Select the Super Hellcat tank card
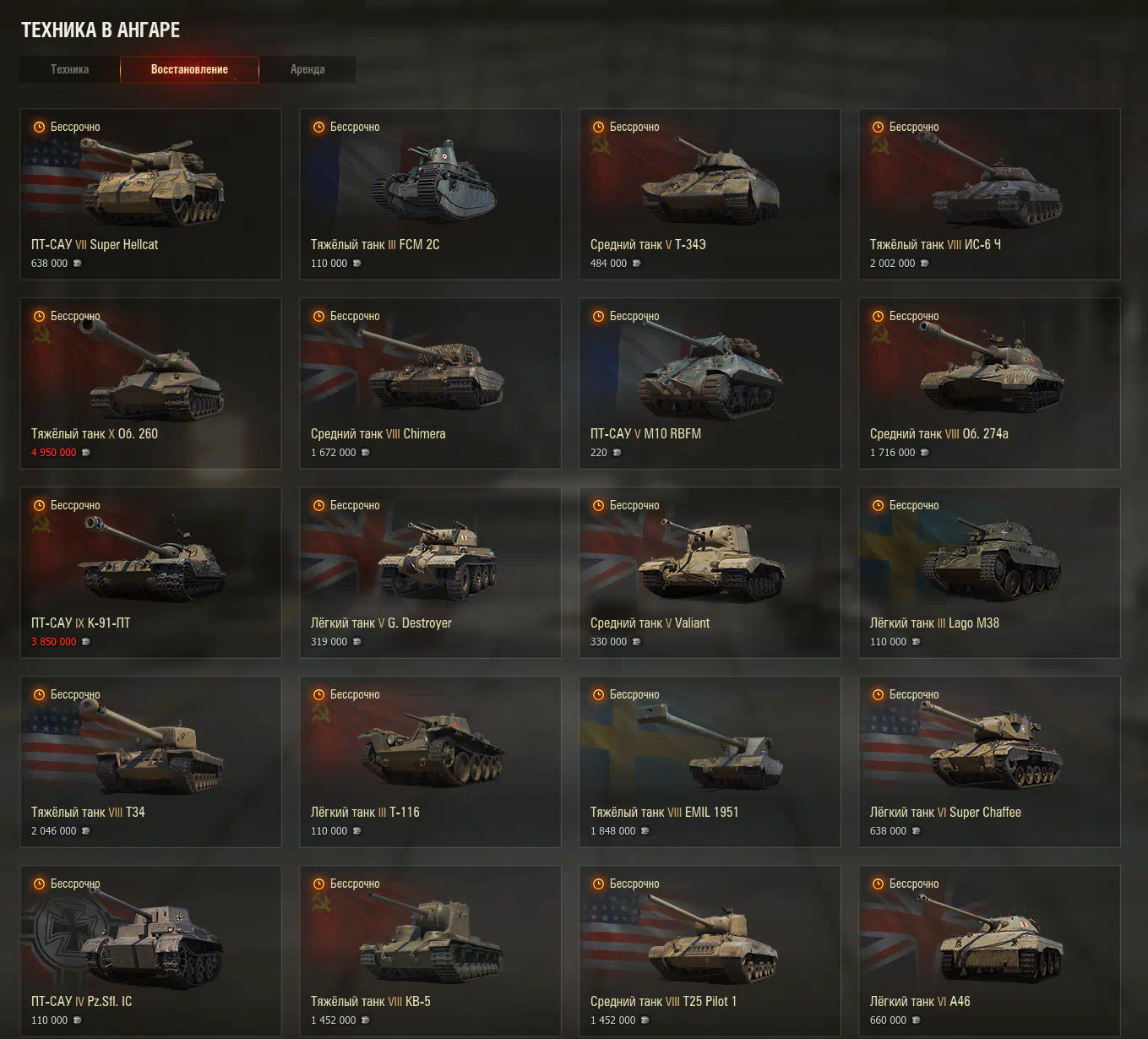Screen dimensions: 1148x1039 (150, 194)
